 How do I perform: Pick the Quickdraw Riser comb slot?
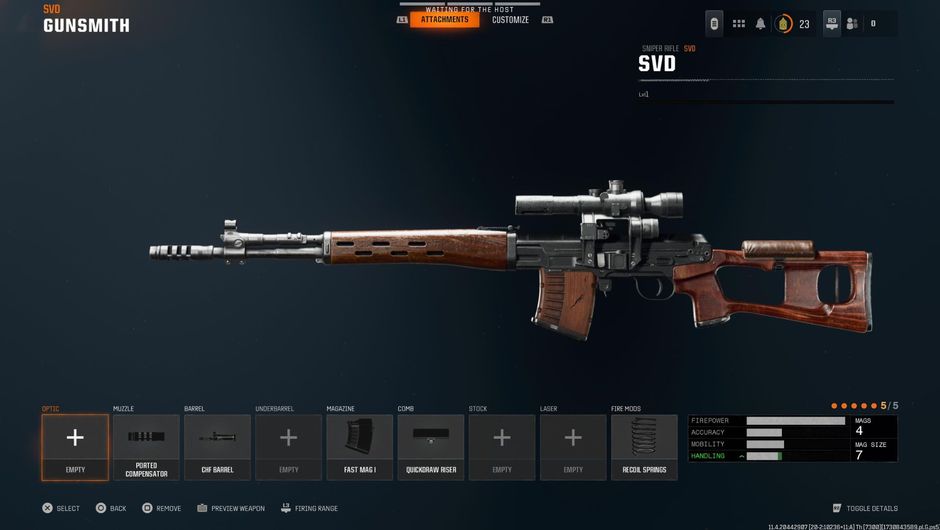coord(431,447)
